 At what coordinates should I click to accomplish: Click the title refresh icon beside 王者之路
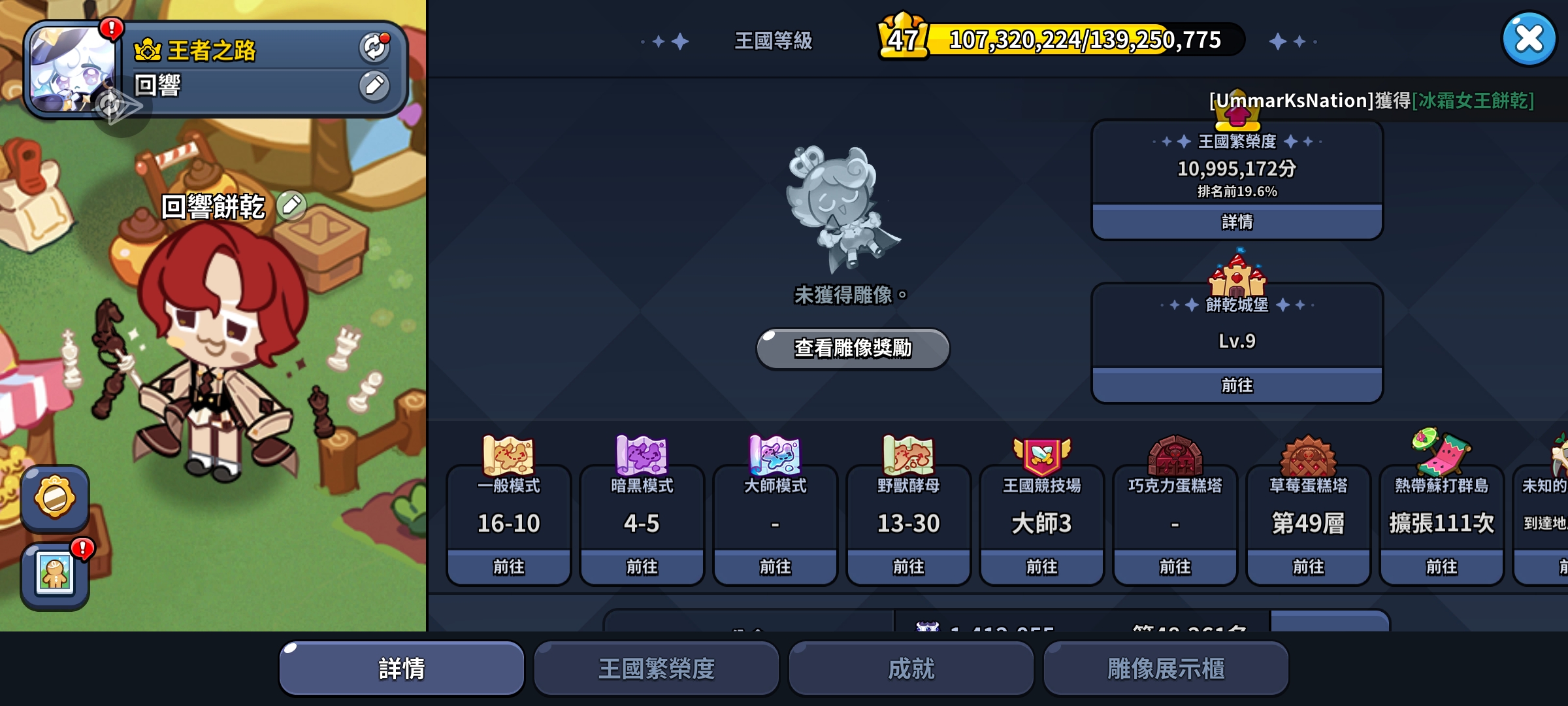374,46
